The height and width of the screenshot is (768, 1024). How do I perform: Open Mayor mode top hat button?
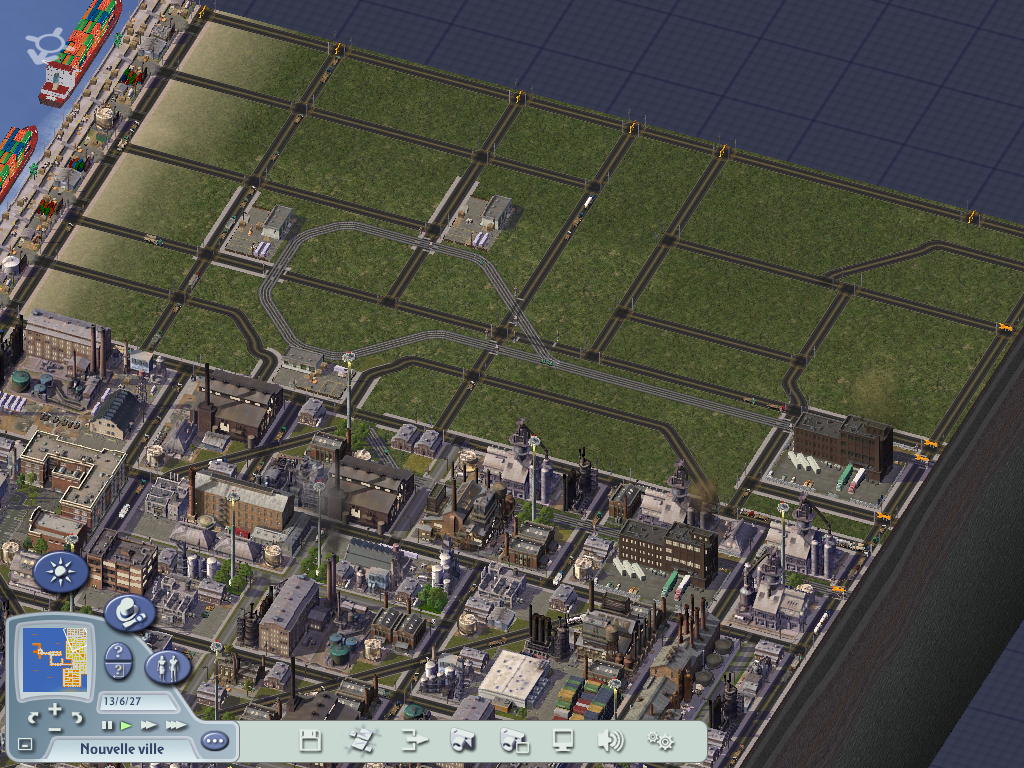(130, 613)
